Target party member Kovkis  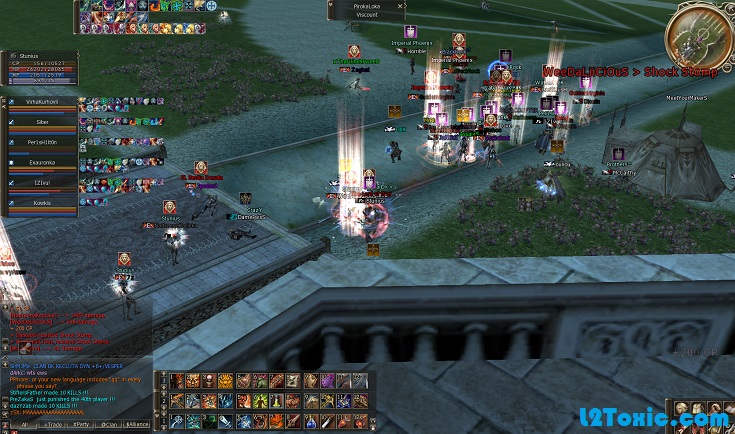[x=41, y=202]
